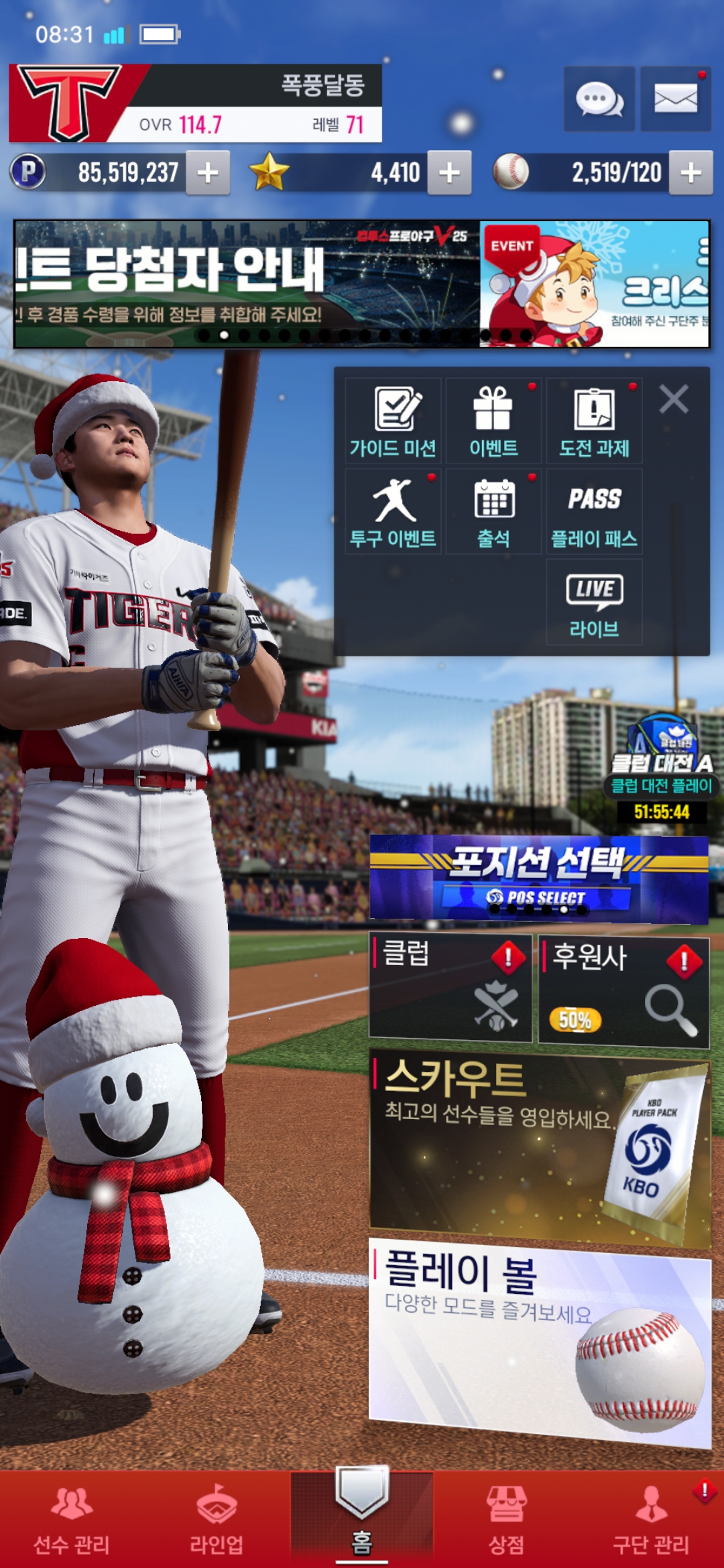724x1568 pixels.
Task: Open the 후원사 sponsor menu
Action: [623, 990]
